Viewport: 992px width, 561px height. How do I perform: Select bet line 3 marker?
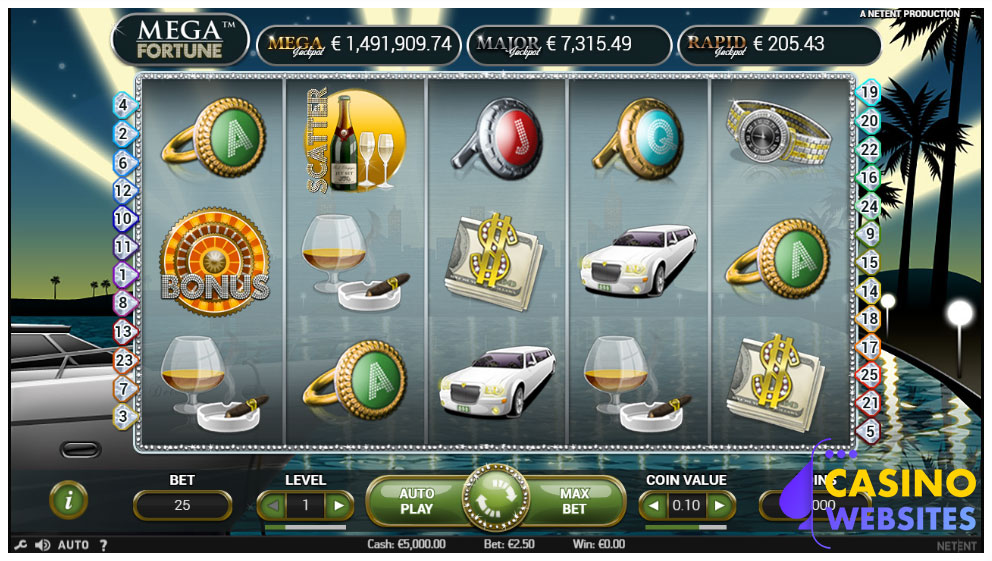coord(124,416)
